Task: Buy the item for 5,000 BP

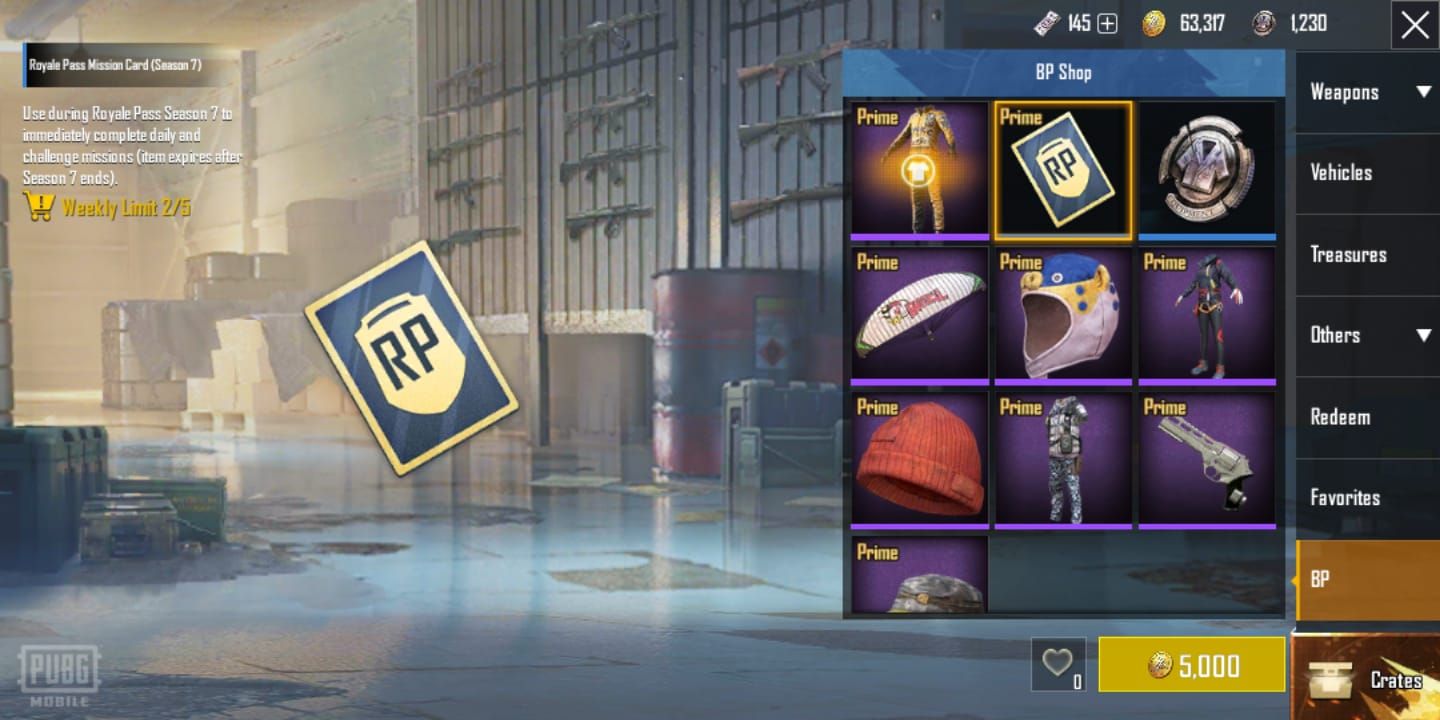Action: pyautogui.click(x=1191, y=663)
